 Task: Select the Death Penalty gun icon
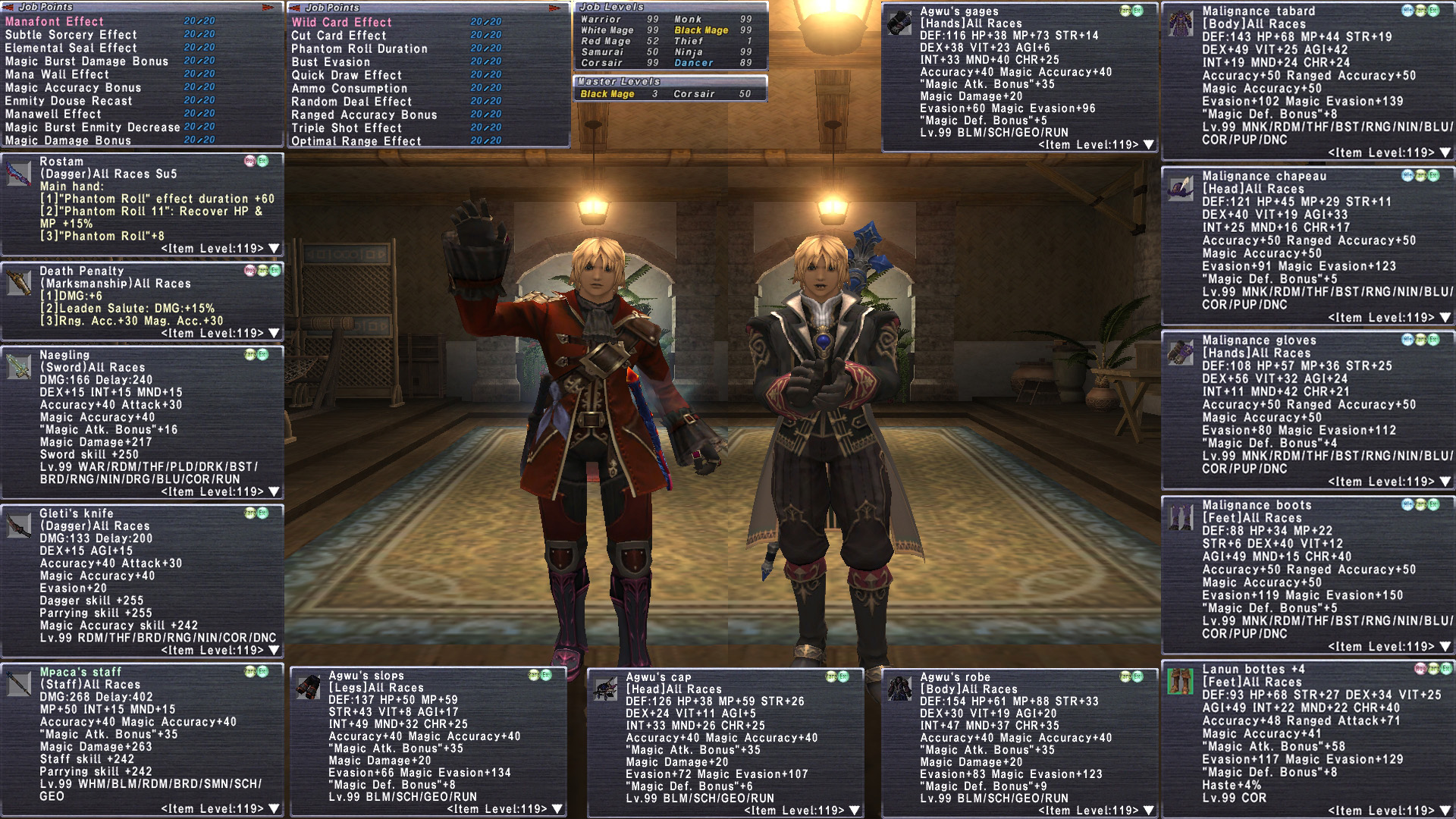point(19,283)
